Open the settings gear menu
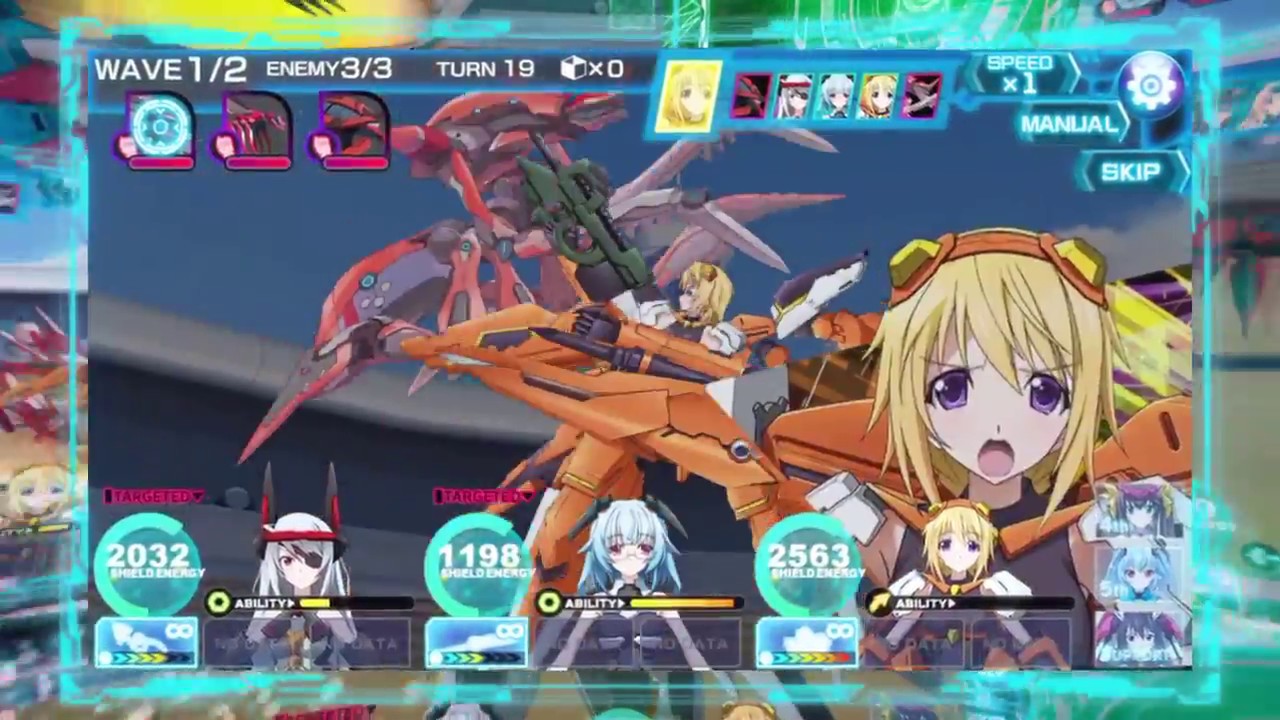The height and width of the screenshot is (720, 1280). (1150, 85)
